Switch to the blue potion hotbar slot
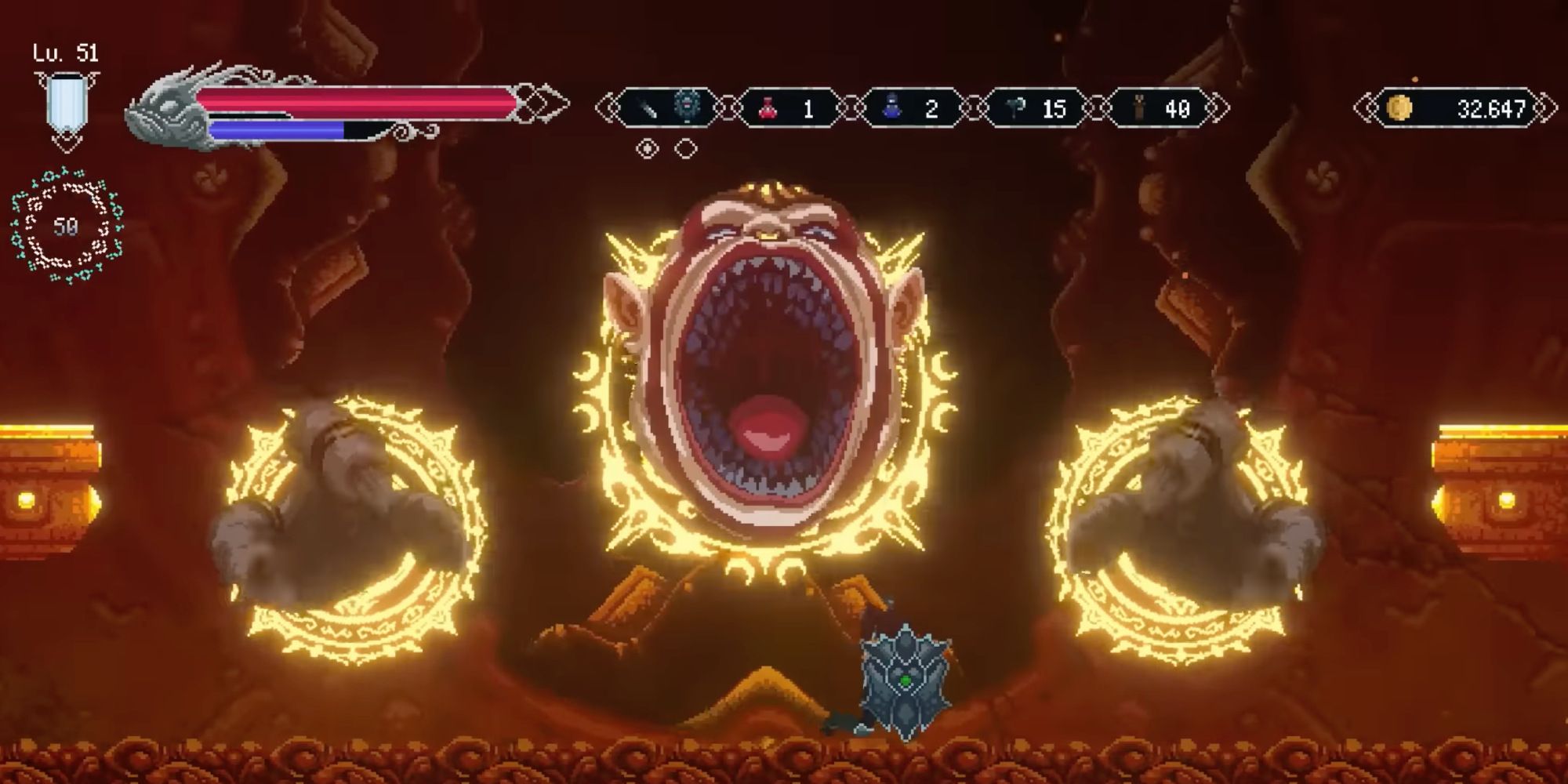 (917, 107)
